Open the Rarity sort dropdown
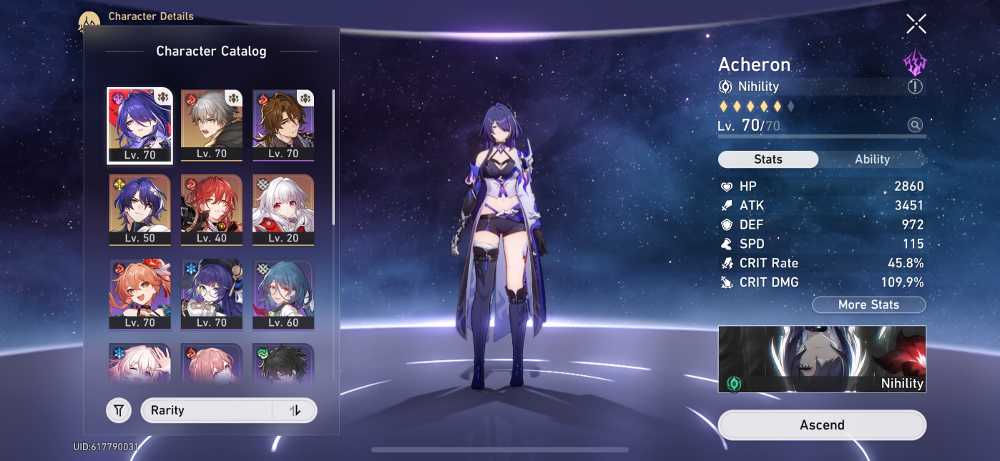Image resolution: width=1000 pixels, height=461 pixels. [207, 410]
